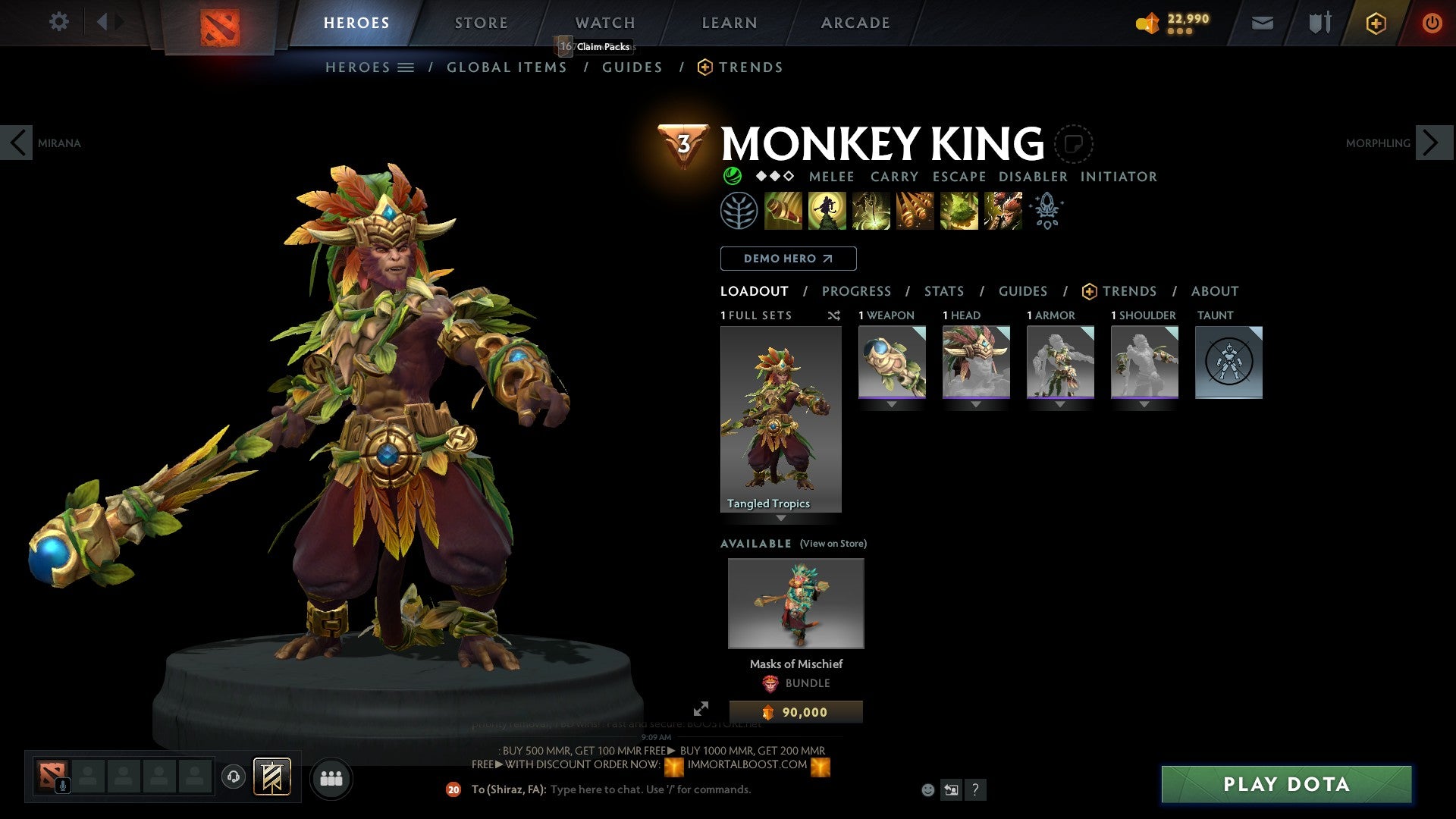Image resolution: width=1456 pixels, height=819 pixels.
Task: Switch to the WATCH tab
Action: pyautogui.click(x=604, y=22)
